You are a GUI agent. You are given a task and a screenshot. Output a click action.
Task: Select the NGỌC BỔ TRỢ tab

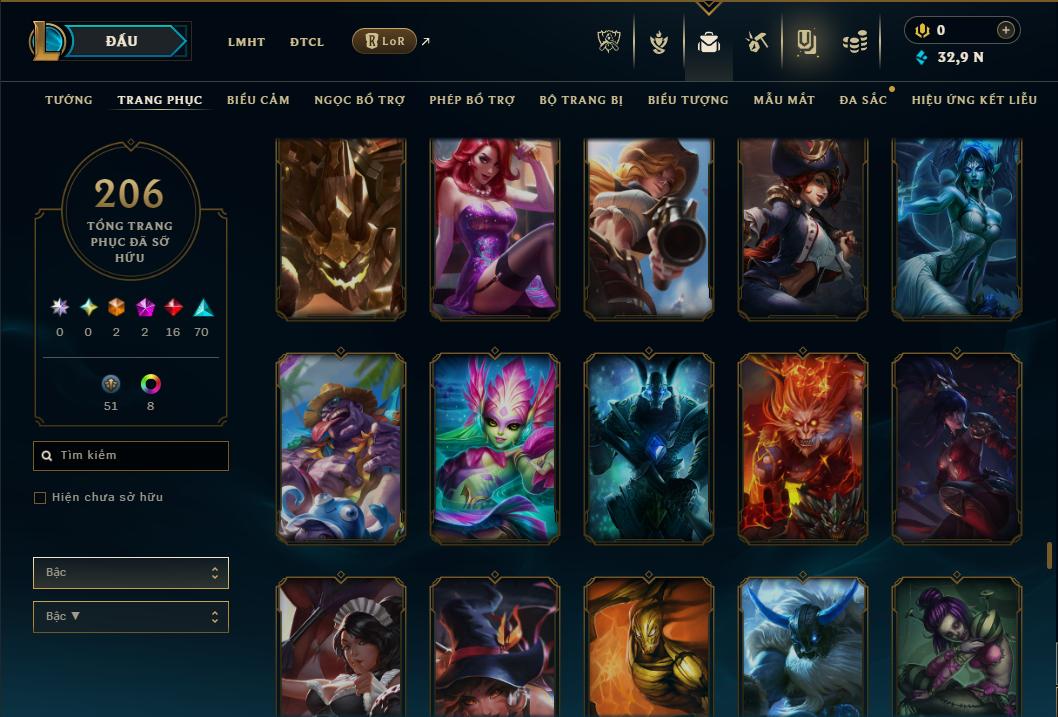[x=359, y=100]
